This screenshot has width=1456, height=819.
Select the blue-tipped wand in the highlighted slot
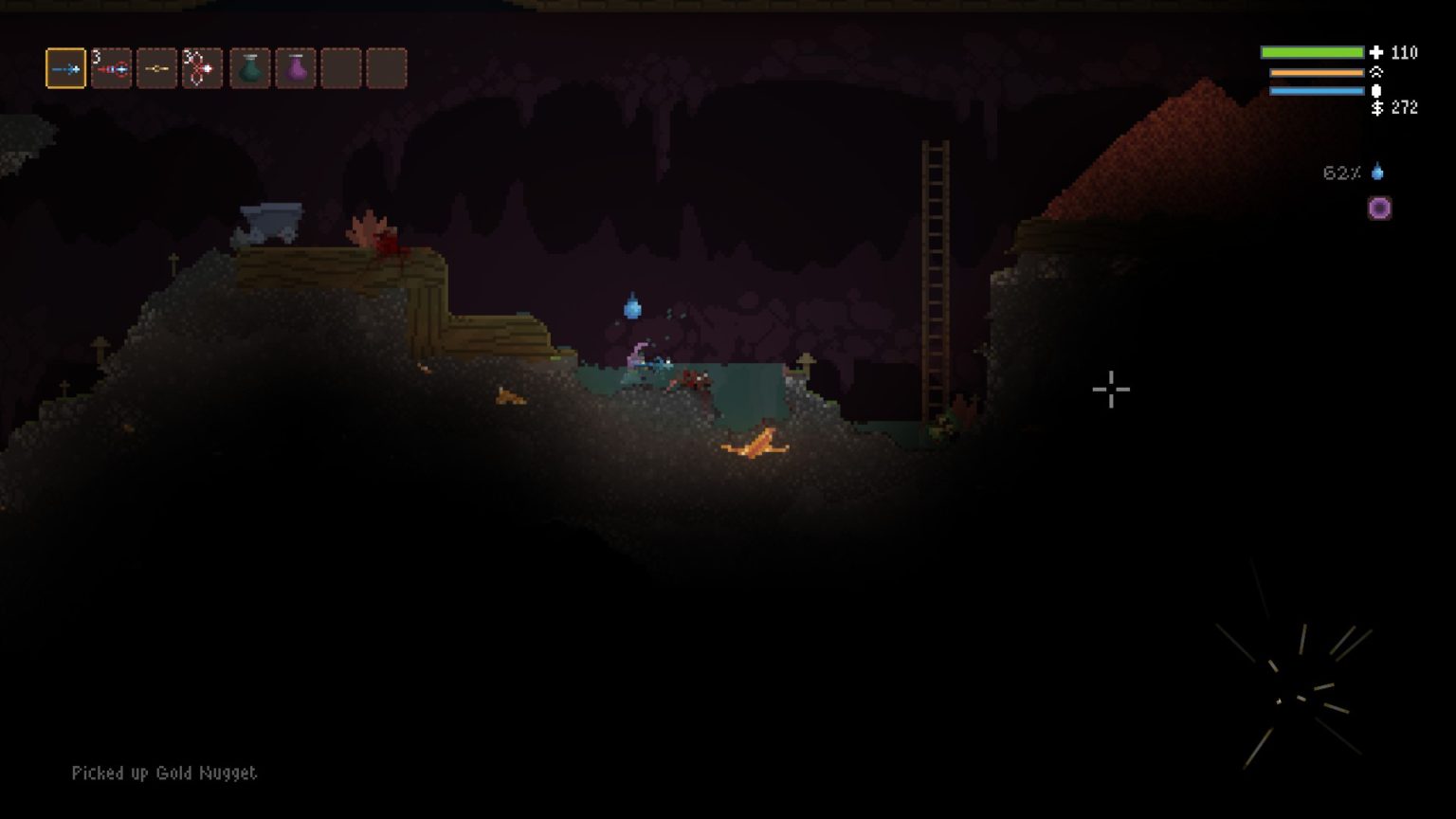pos(65,68)
